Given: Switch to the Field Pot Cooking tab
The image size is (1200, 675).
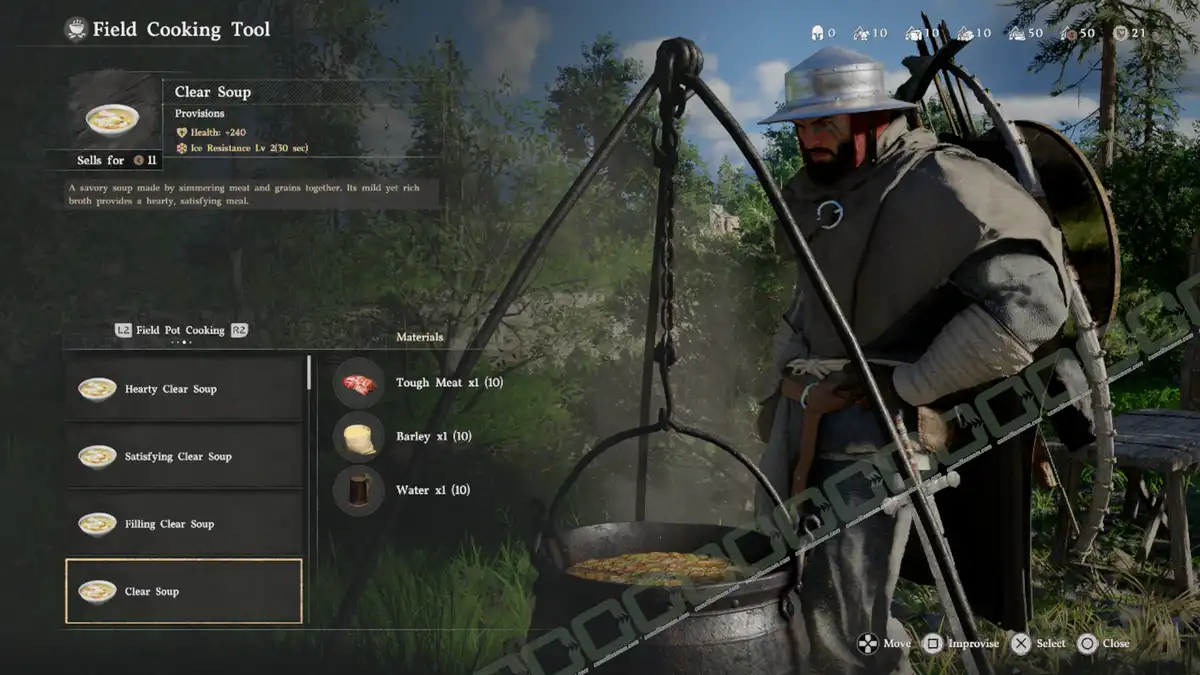Looking at the screenshot, I should (180, 330).
